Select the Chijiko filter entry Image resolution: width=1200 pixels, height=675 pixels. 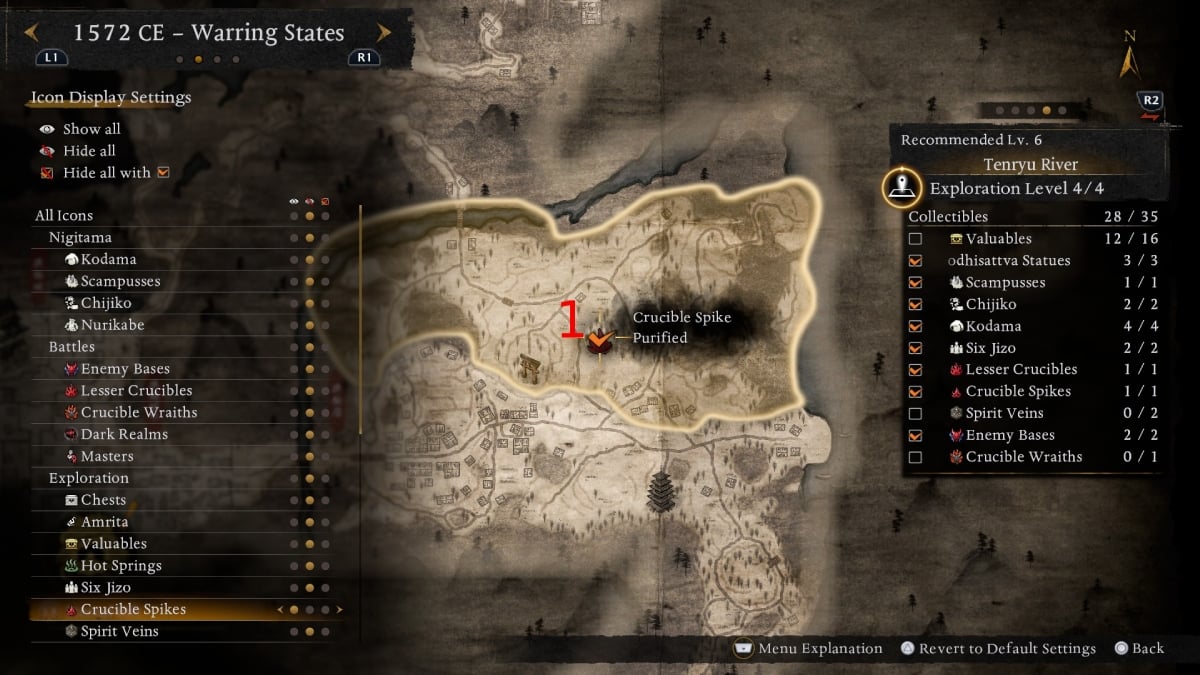[x=106, y=303]
